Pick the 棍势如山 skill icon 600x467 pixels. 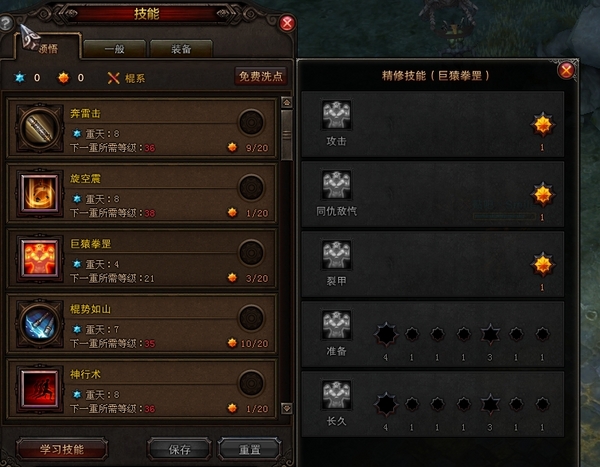pyautogui.click(x=41, y=321)
